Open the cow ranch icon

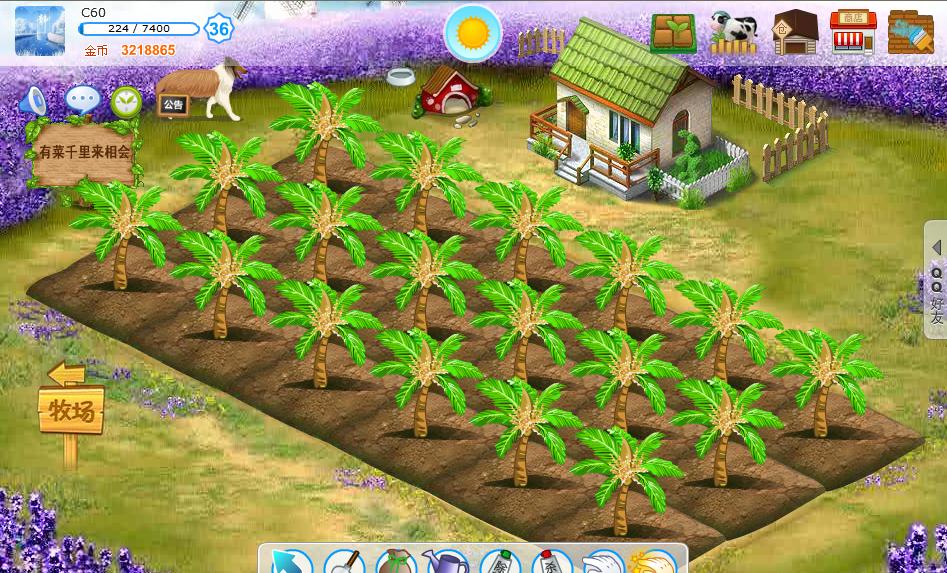(734, 33)
